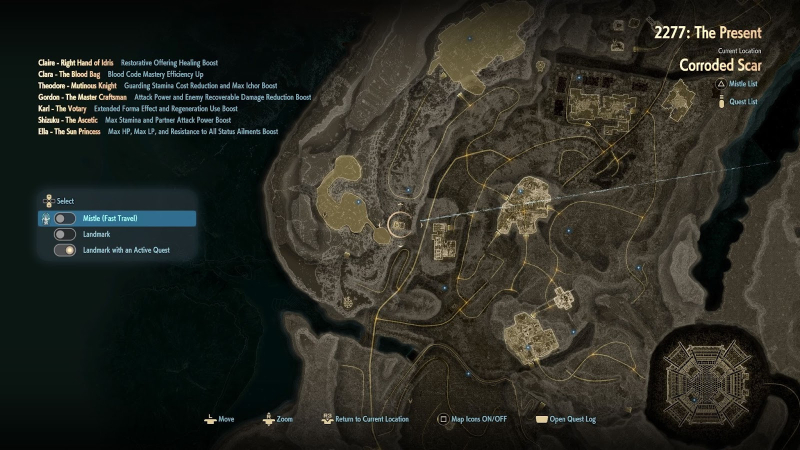Select the circular player location marker on map
Image resolution: width=800 pixels, height=450 pixels.
point(399,222)
